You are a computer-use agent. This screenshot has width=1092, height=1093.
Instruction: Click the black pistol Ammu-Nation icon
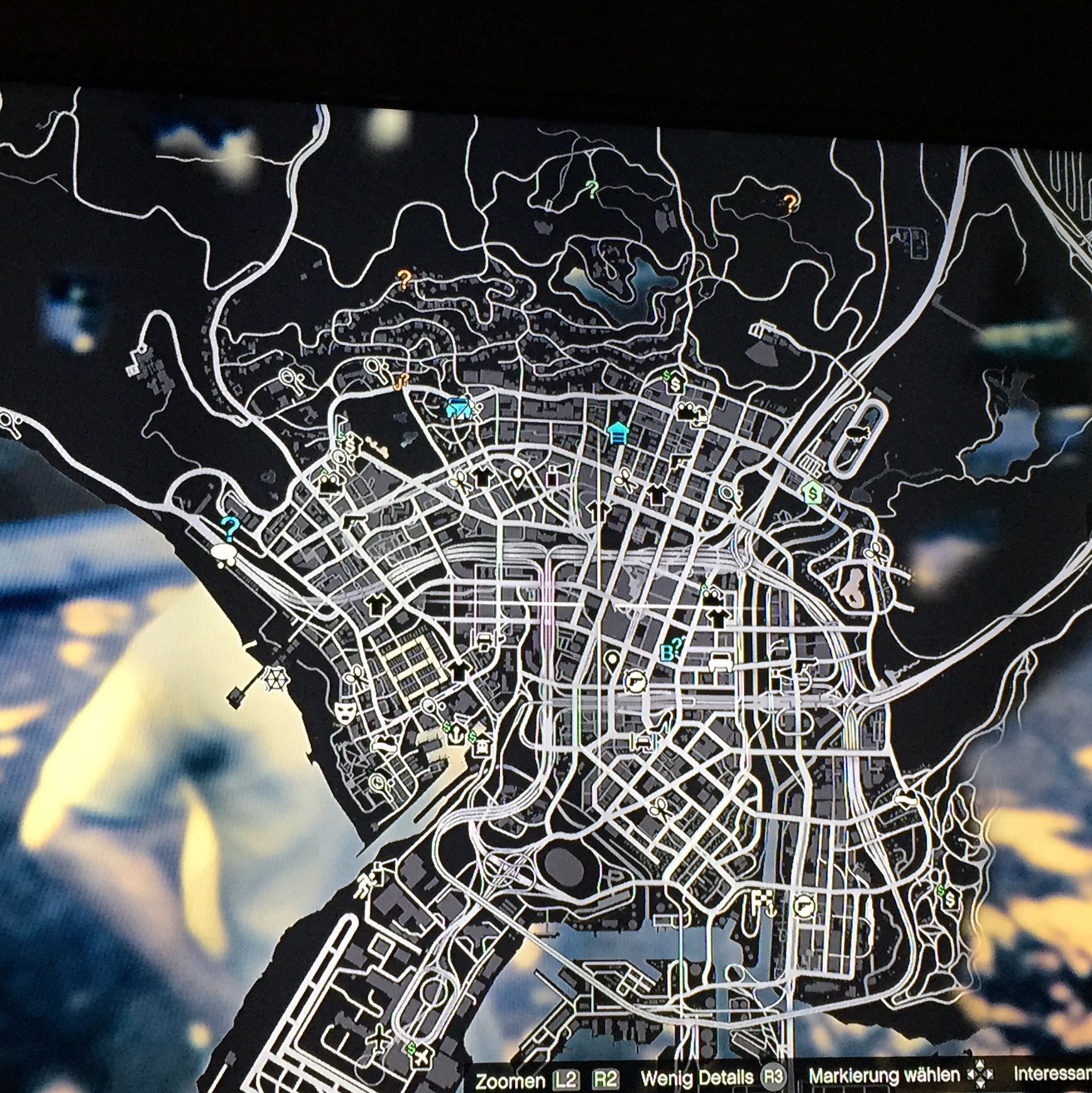coord(678,461)
